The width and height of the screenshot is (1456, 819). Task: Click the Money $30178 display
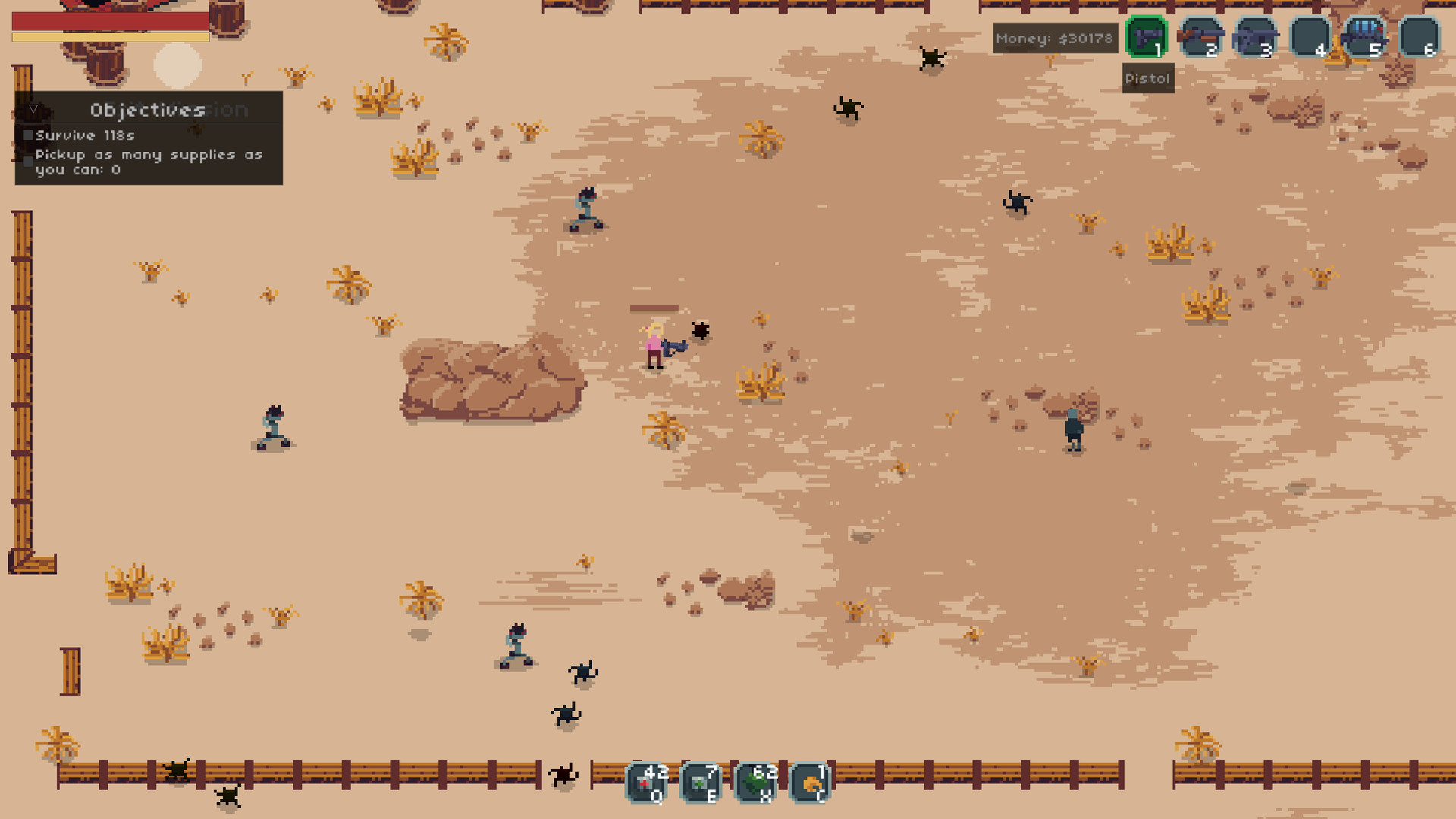pyautogui.click(x=1055, y=38)
